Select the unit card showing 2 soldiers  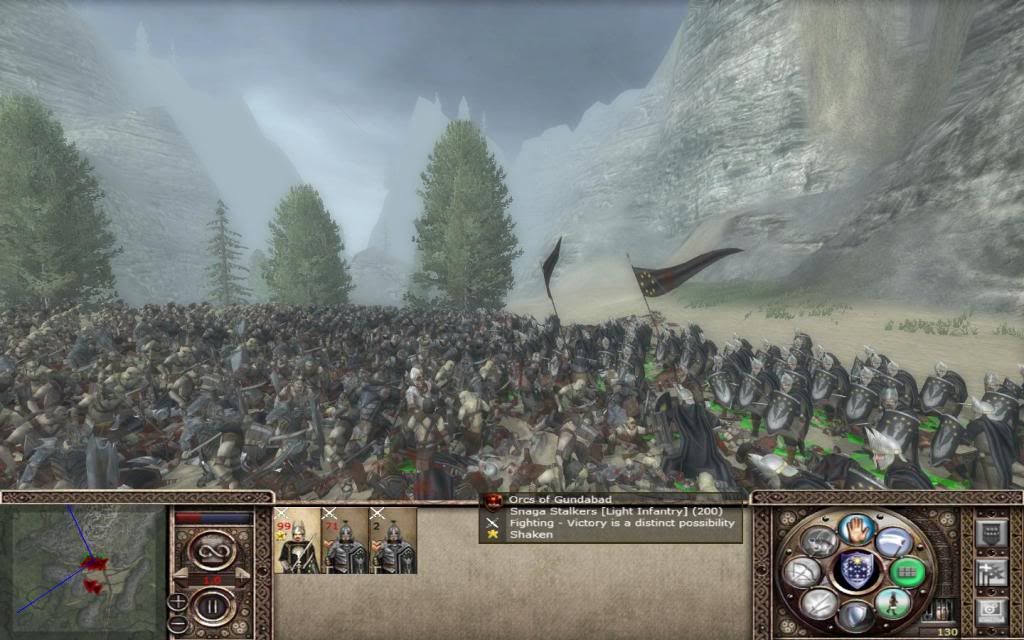(x=393, y=541)
